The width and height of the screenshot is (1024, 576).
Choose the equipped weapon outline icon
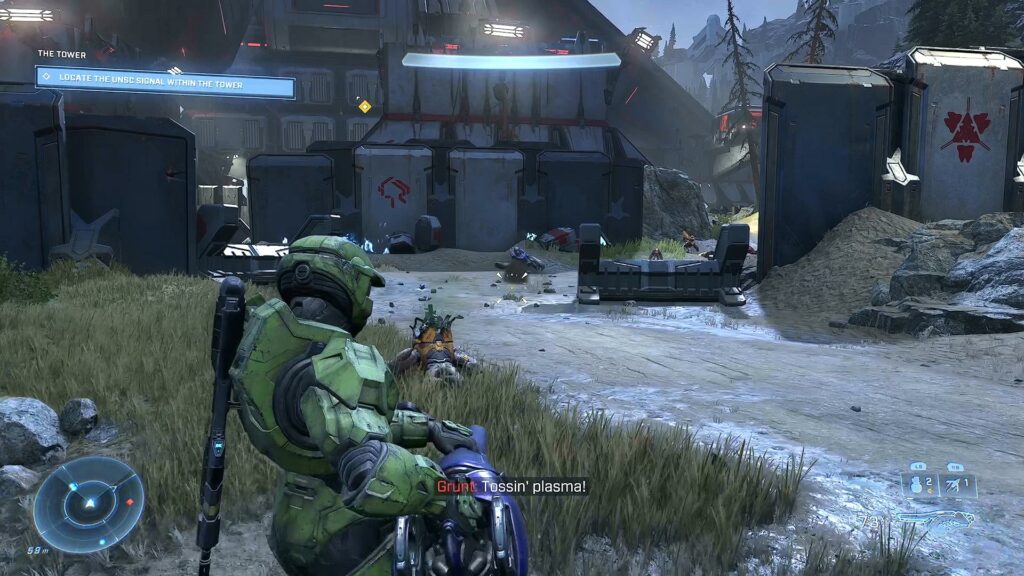coord(936,519)
